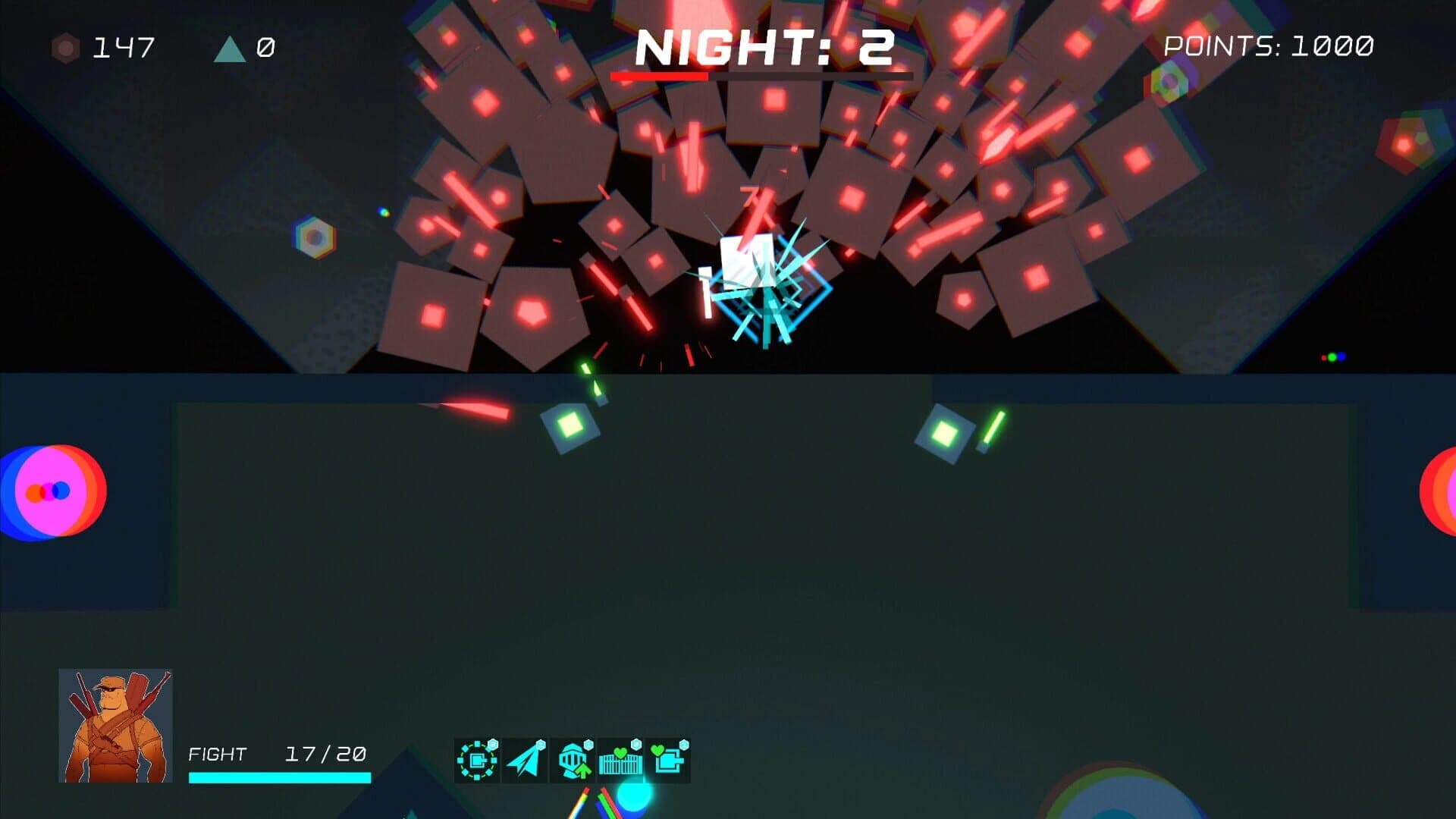
Task: Click the green arrow on the knight ability
Action: pyautogui.click(x=583, y=770)
